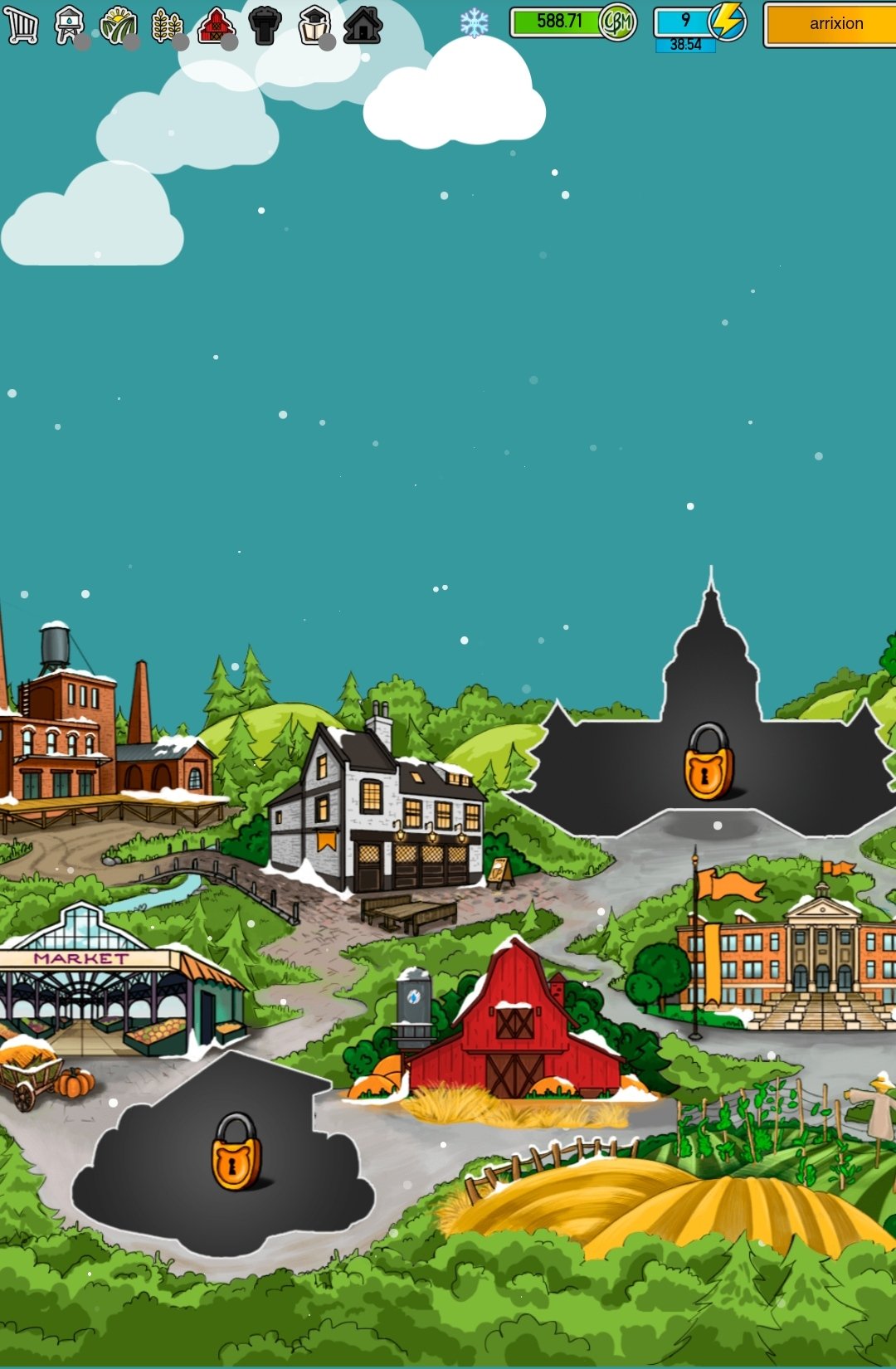
Task: Open the large red barn on the map
Action: (x=514, y=1029)
